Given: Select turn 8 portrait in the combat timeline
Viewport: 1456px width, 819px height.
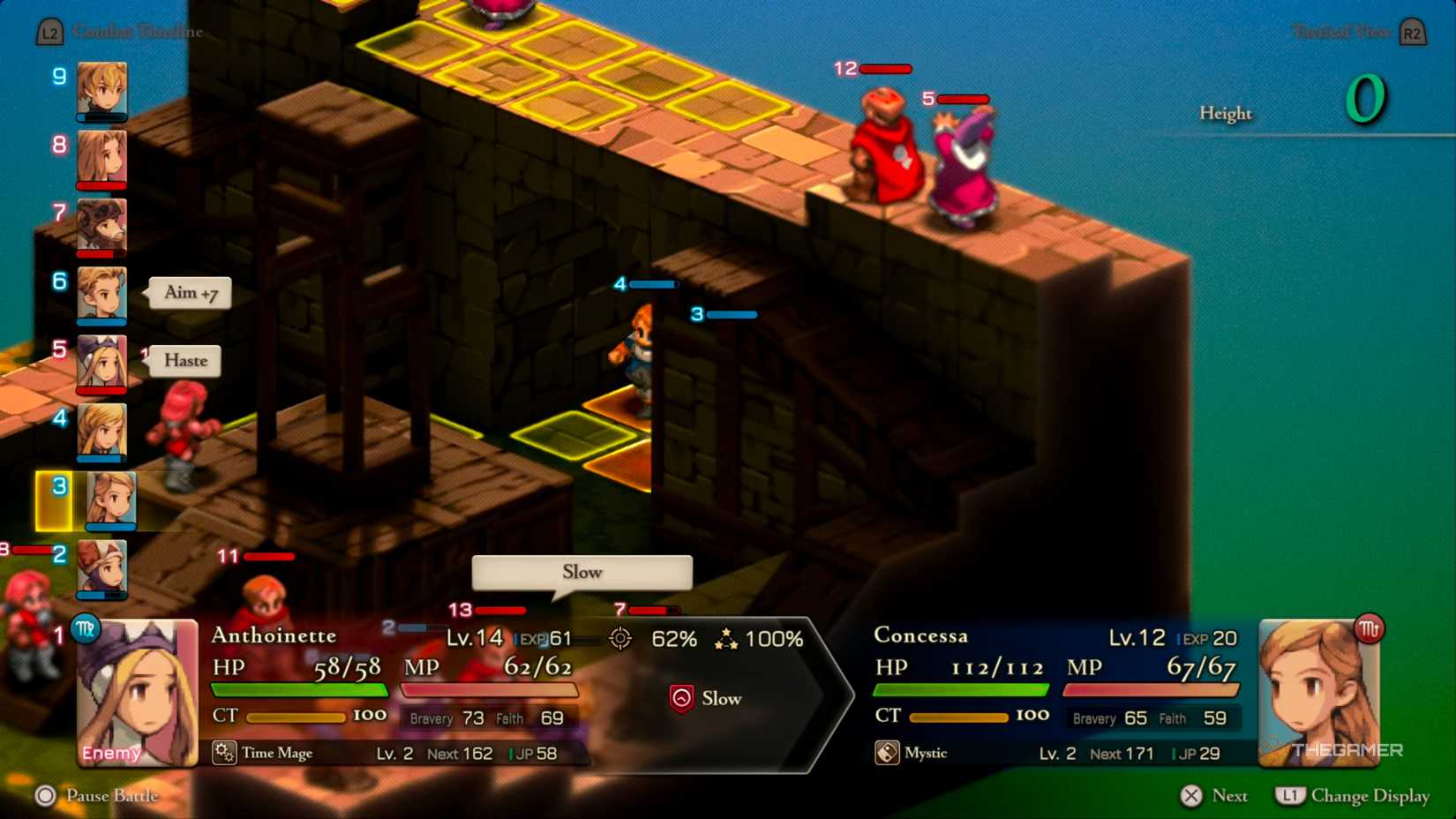Looking at the screenshot, I should click(x=101, y=157).
